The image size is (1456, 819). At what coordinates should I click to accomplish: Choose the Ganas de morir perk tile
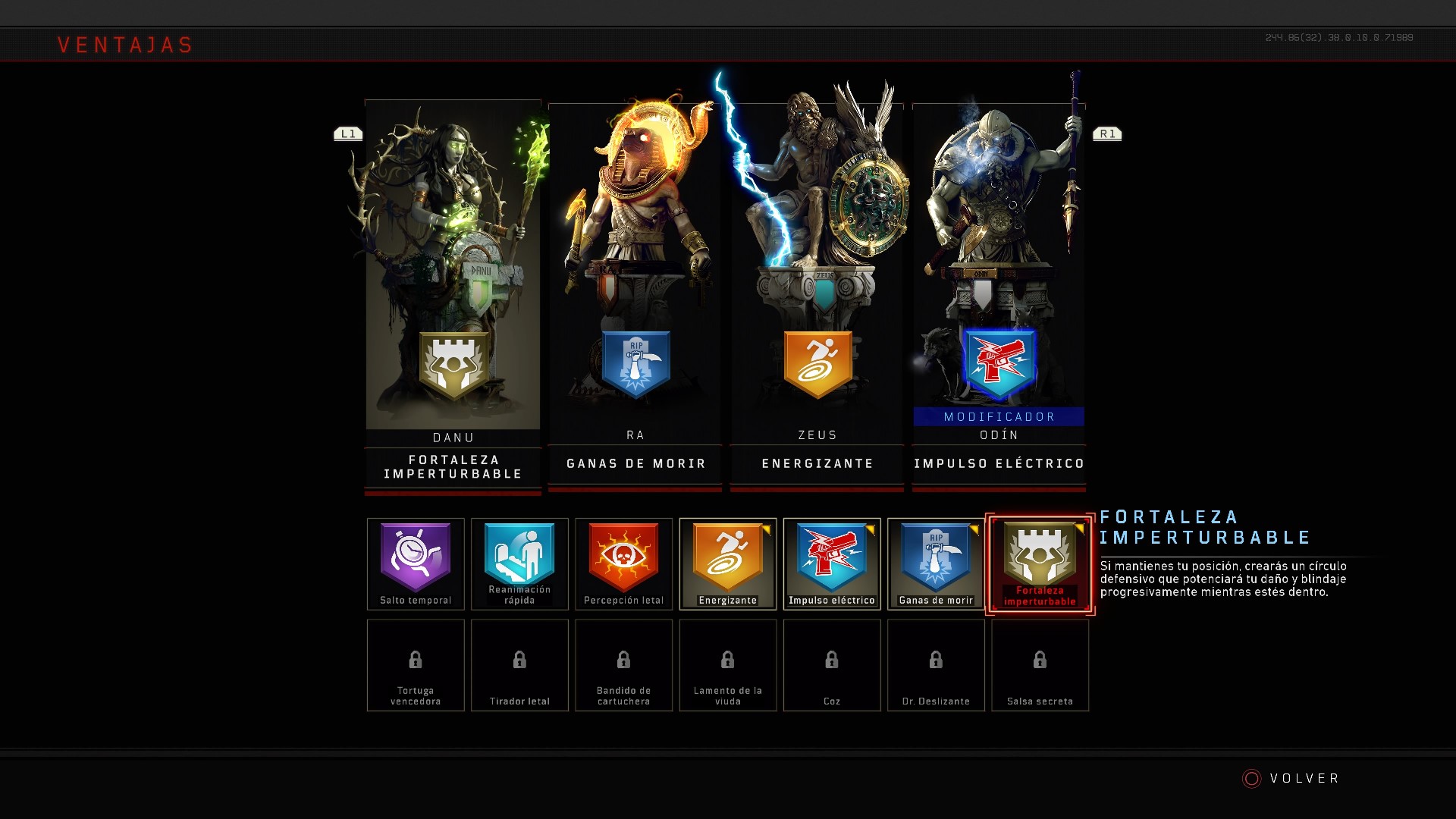point(936,563)
